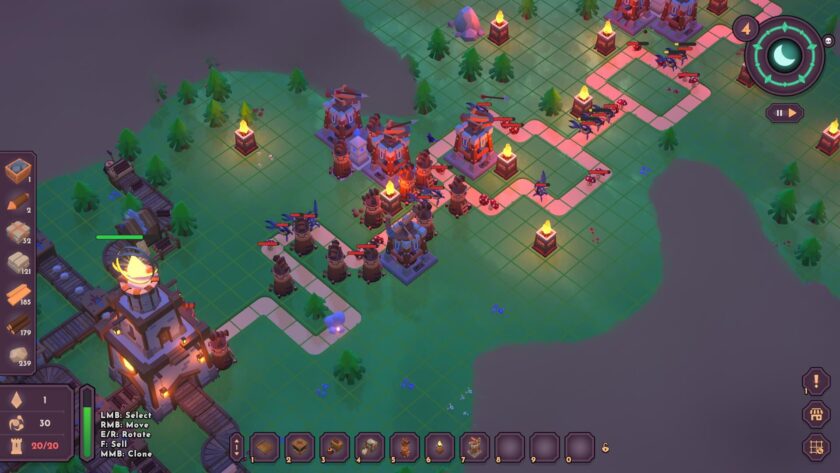The image size is (840, 473).
Task: Open the exclamation mark alerts button
Action: pos(816,381)
